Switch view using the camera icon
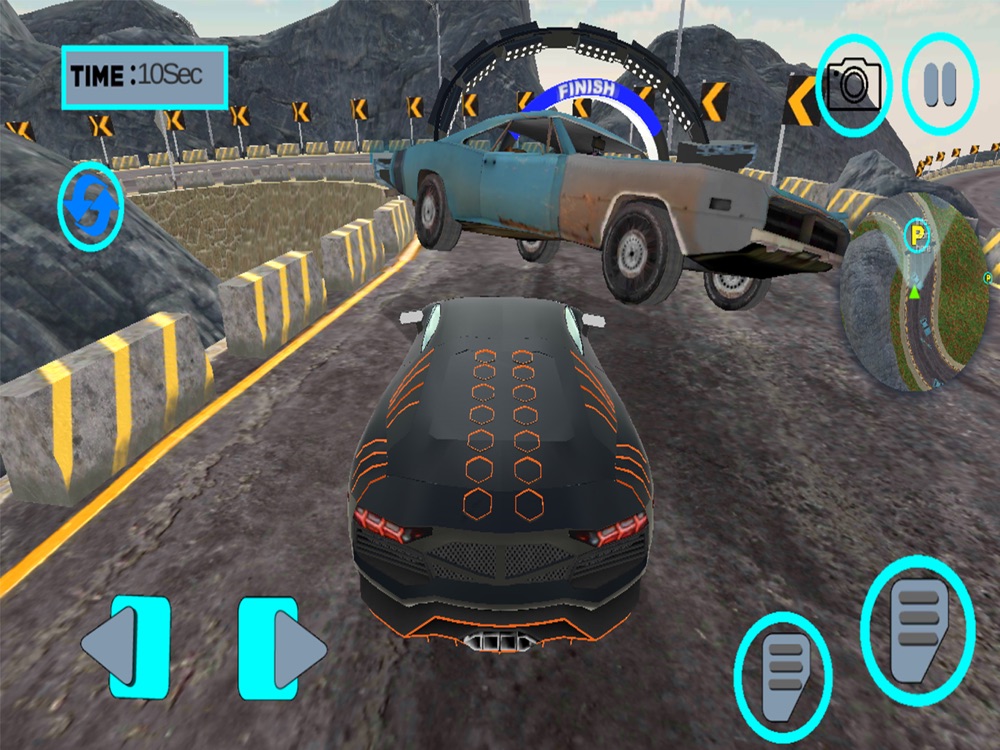The height and width of the screenshot is (750, 1000). pos(854,85)
